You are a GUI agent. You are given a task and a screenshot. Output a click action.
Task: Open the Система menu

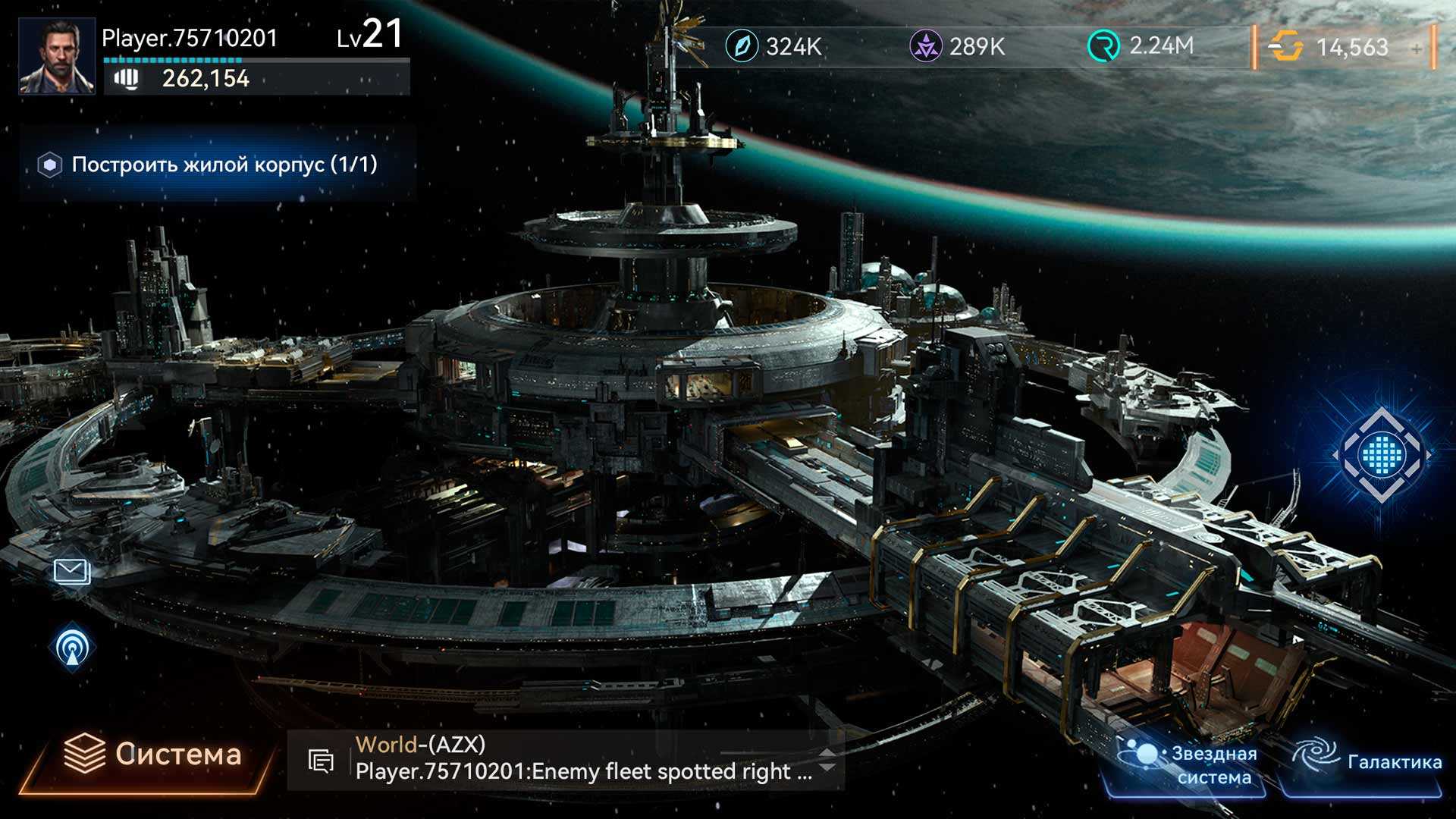(152, 755)
